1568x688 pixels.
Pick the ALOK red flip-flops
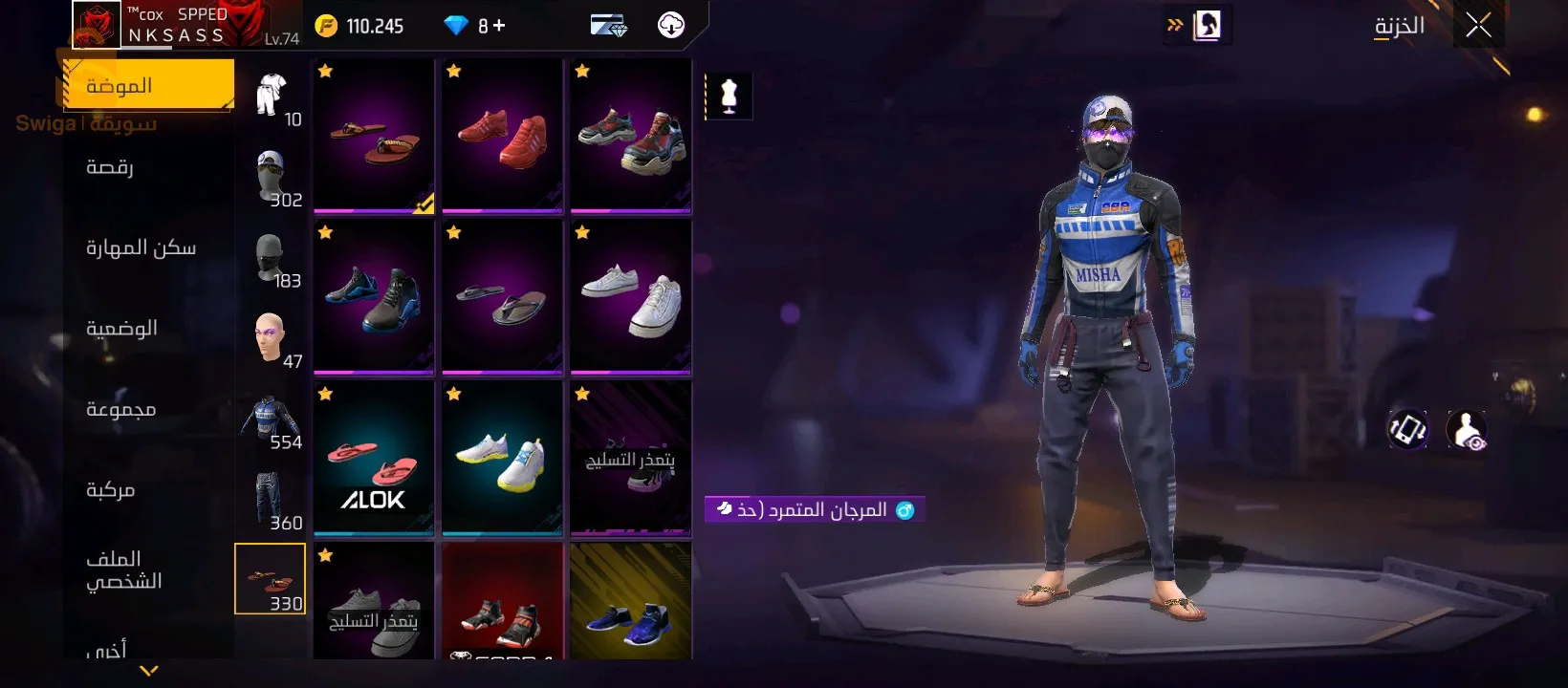click(x=374, y=459)
